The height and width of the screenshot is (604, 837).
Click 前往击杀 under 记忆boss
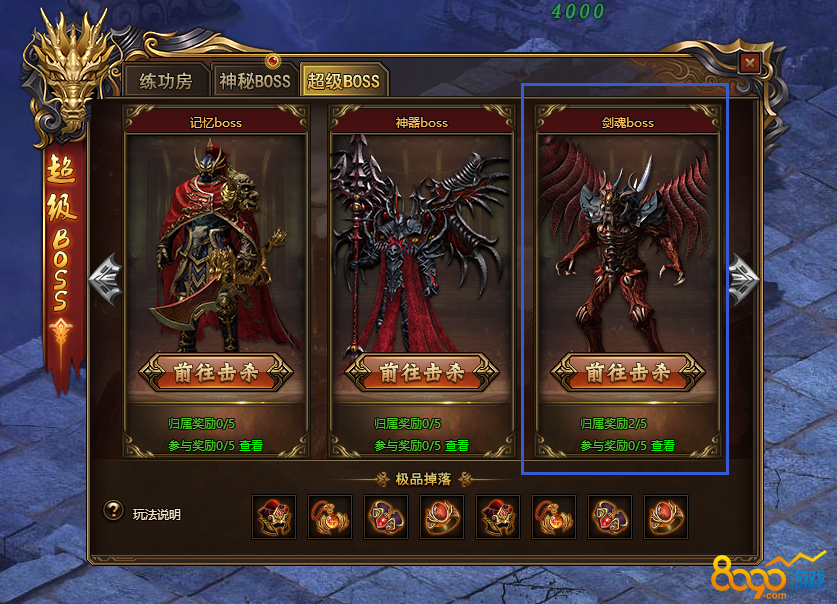click(214, 373)
